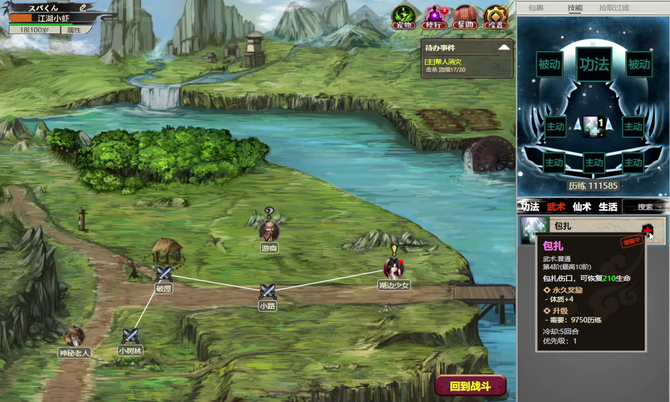
Task: Show the 武术 martial arts category
Action: pyautogui.click(x=556, y=207)
